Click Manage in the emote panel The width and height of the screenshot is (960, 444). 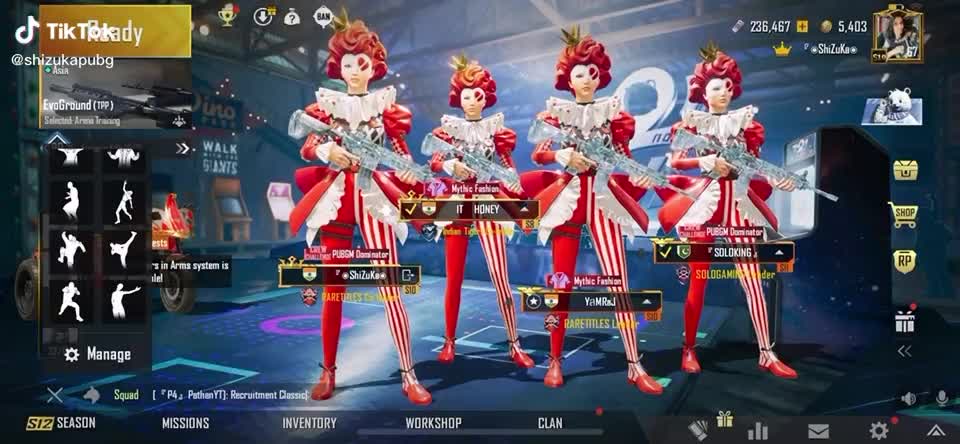tap(98, 354)
